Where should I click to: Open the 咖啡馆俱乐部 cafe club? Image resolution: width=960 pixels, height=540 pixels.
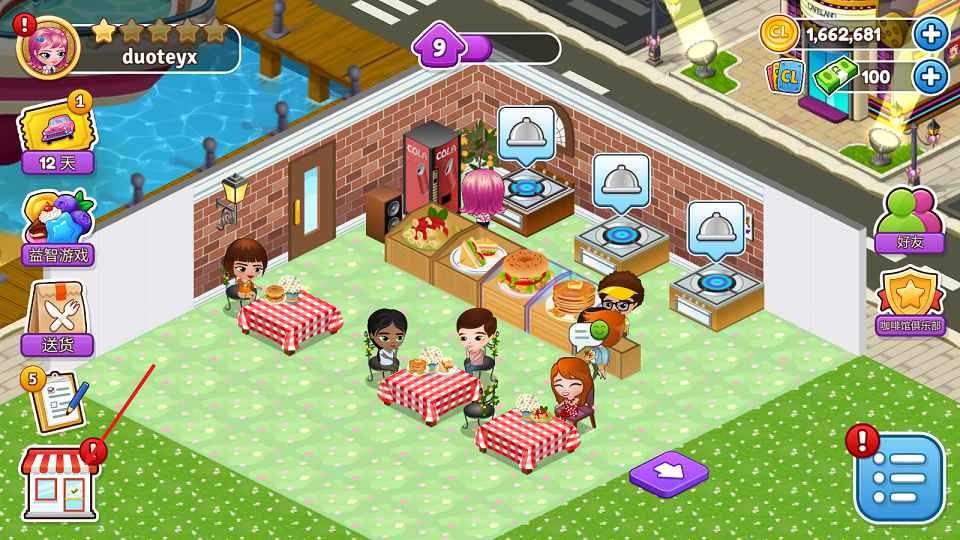tap(910, 303)
